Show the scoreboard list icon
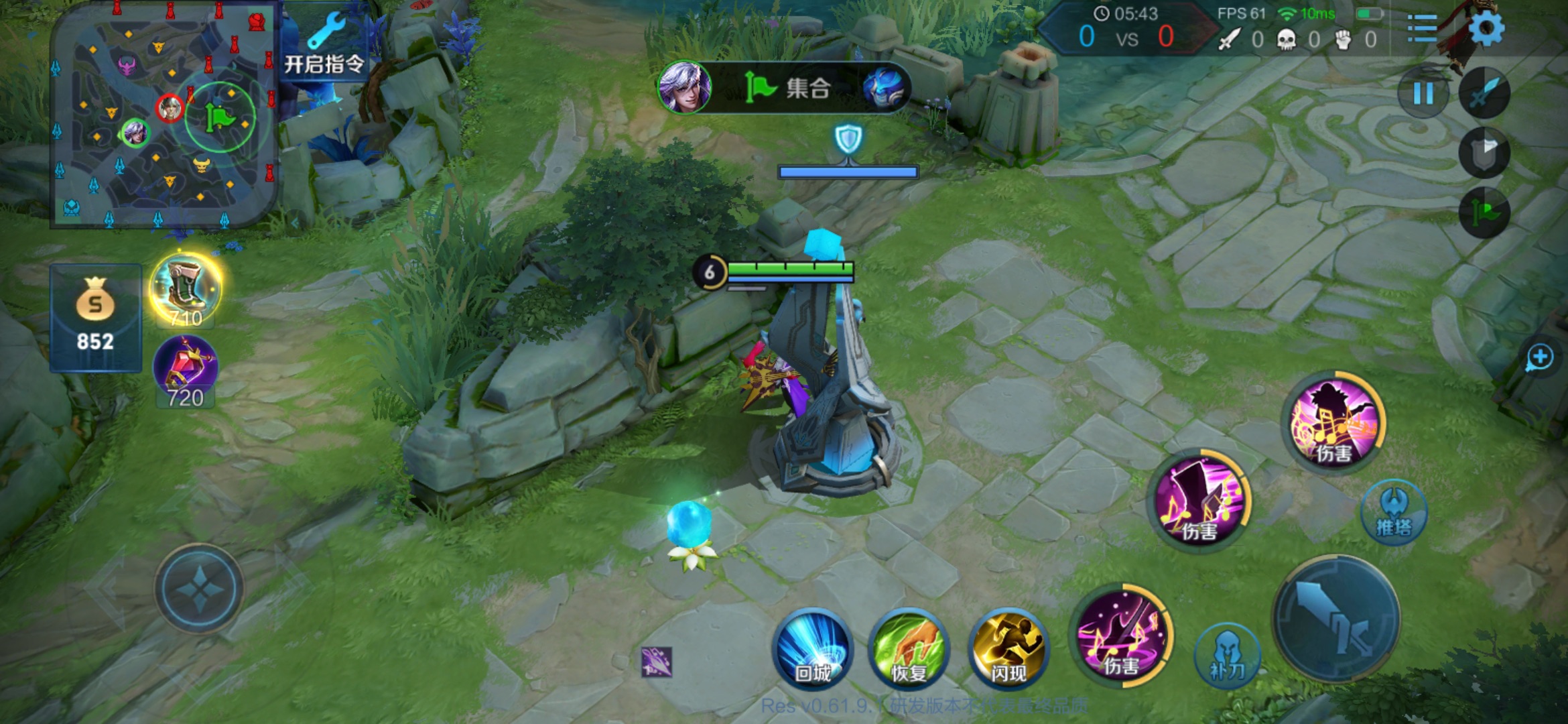This screenshot has width=1568, height=724. pos(1421,28)
